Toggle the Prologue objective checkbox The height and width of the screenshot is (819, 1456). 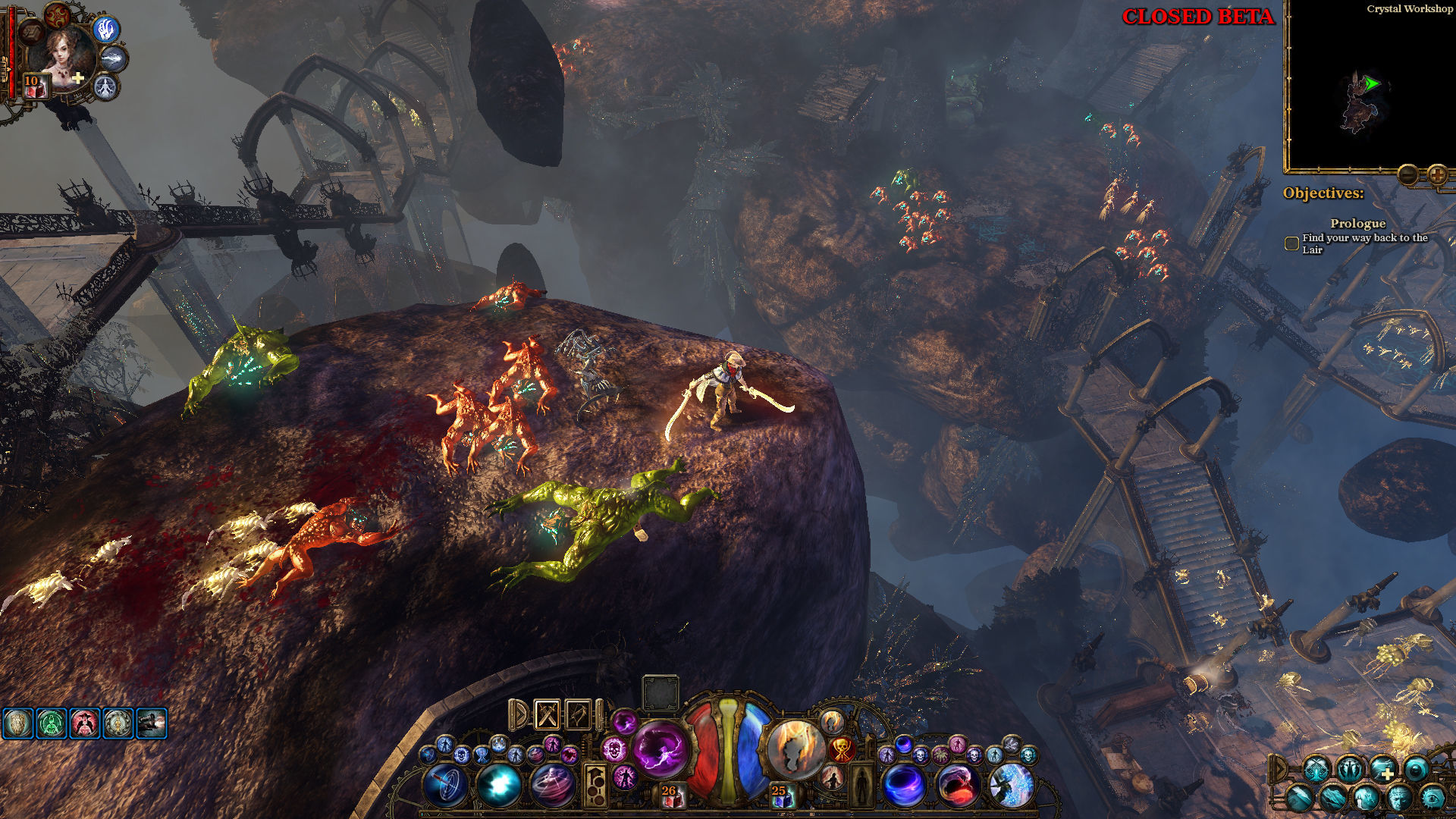coord(1291,243)
